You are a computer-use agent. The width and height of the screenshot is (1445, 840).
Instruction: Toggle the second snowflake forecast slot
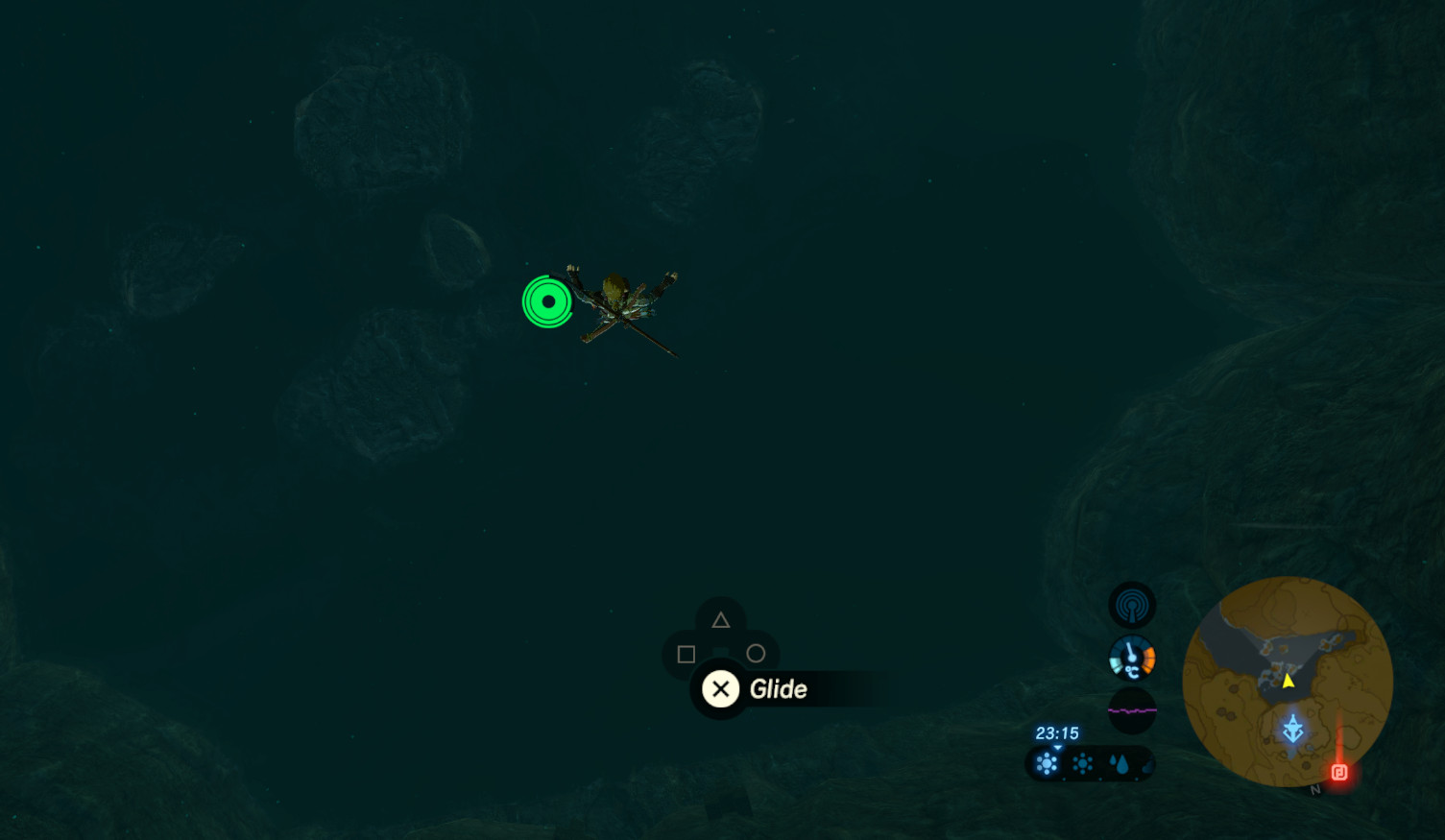1082,763
